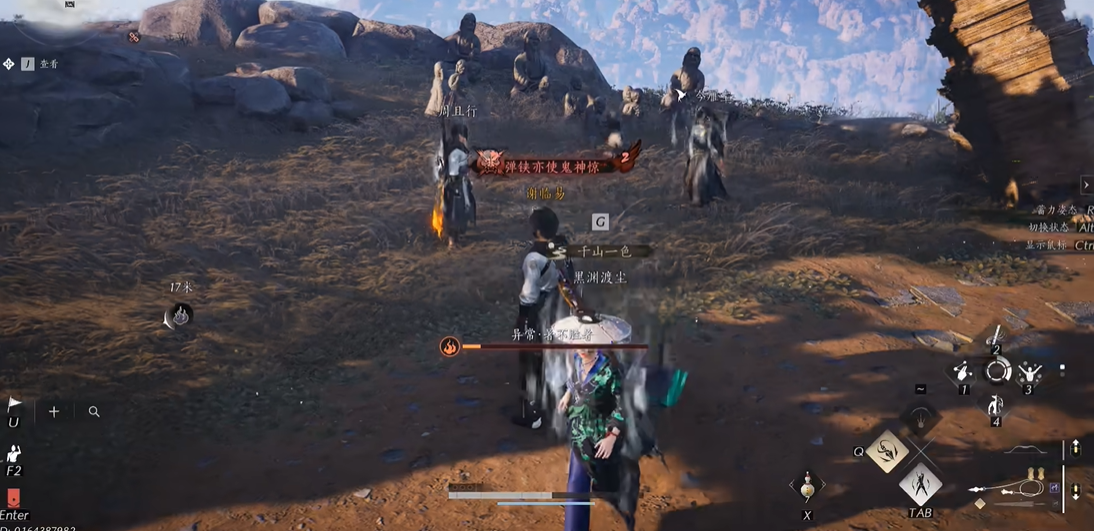1094x531 pixels.
Task: Select the raised-arm figure icon
Action: pos(14,454)
